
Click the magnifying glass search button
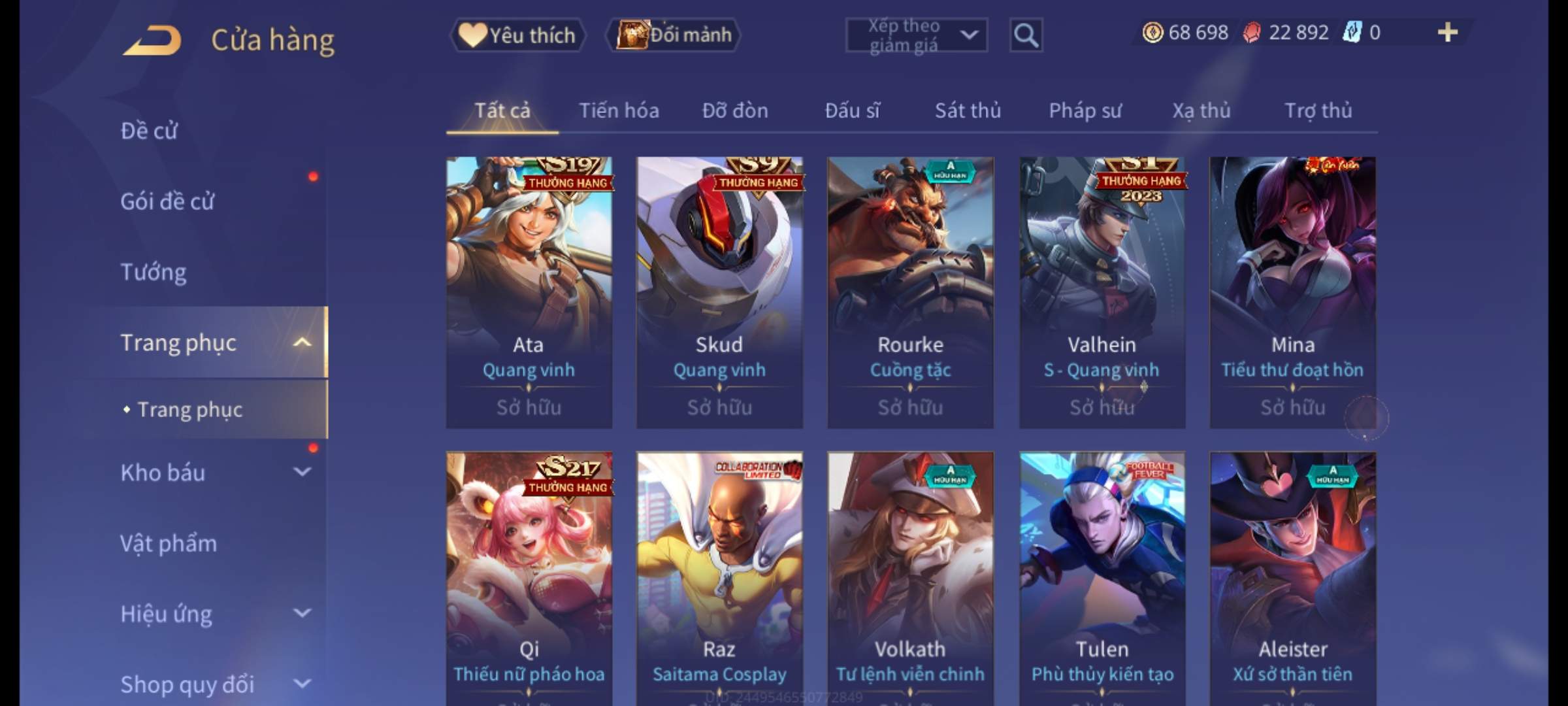[x=1026, y=35]
